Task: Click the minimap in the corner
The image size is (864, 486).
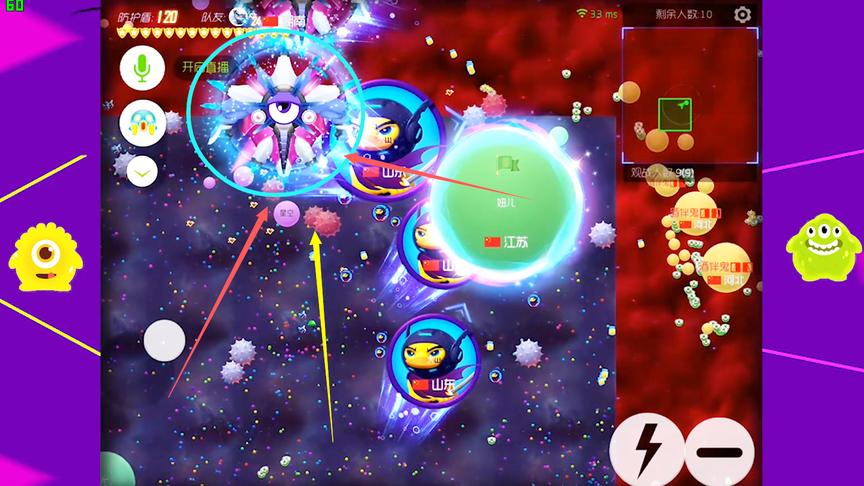Action: pos(689,96)
